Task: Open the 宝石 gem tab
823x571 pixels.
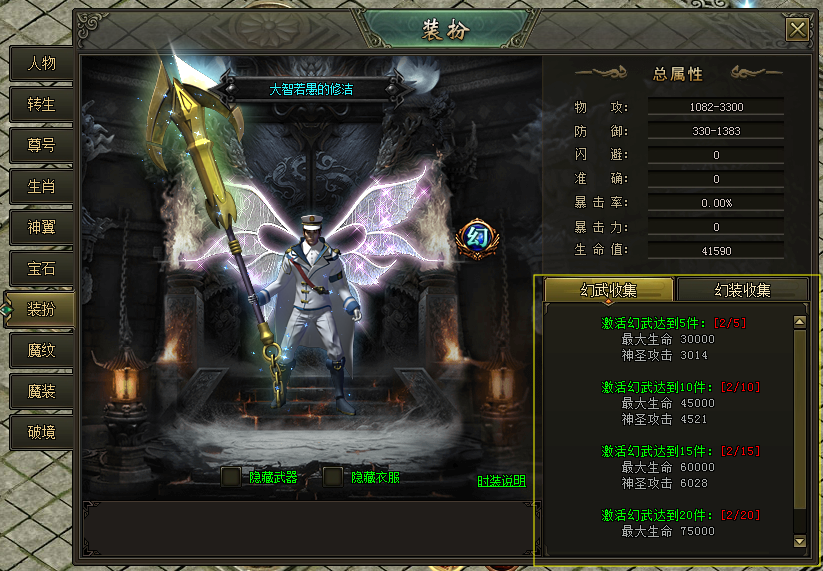Action: coord(41,268)
